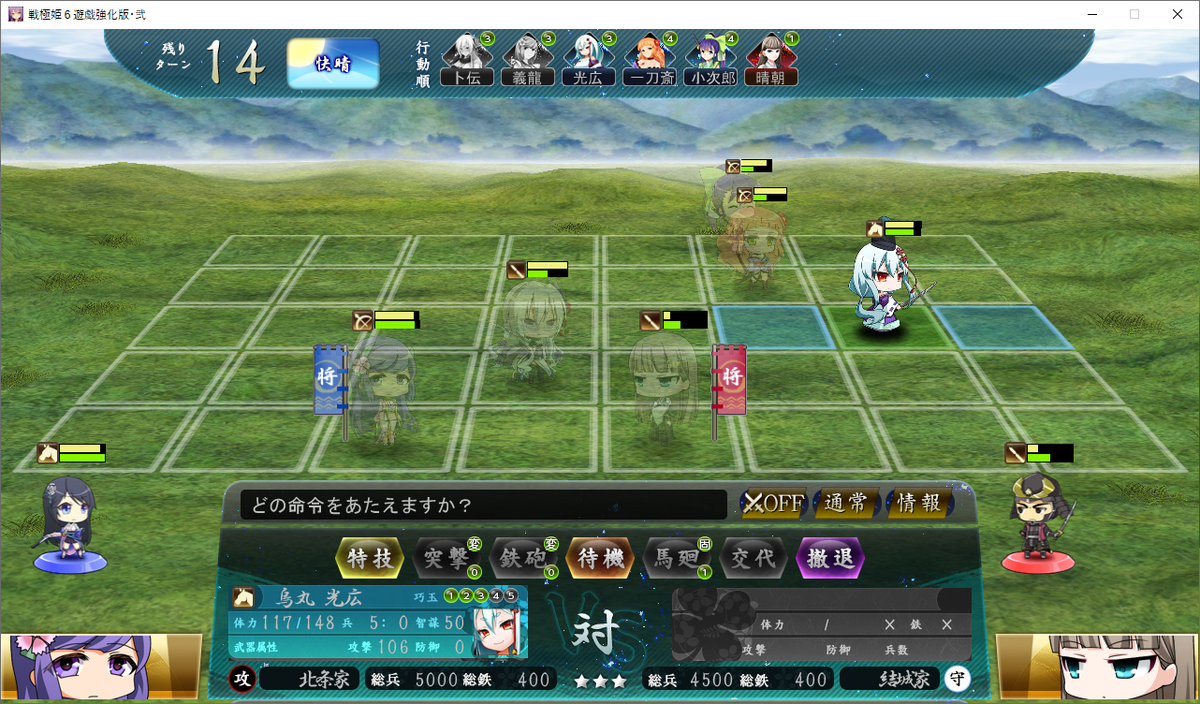This screenshot has height=704, width=1200.
Task: Choose the 鉄砲 gun command
Action: point(523,558)
